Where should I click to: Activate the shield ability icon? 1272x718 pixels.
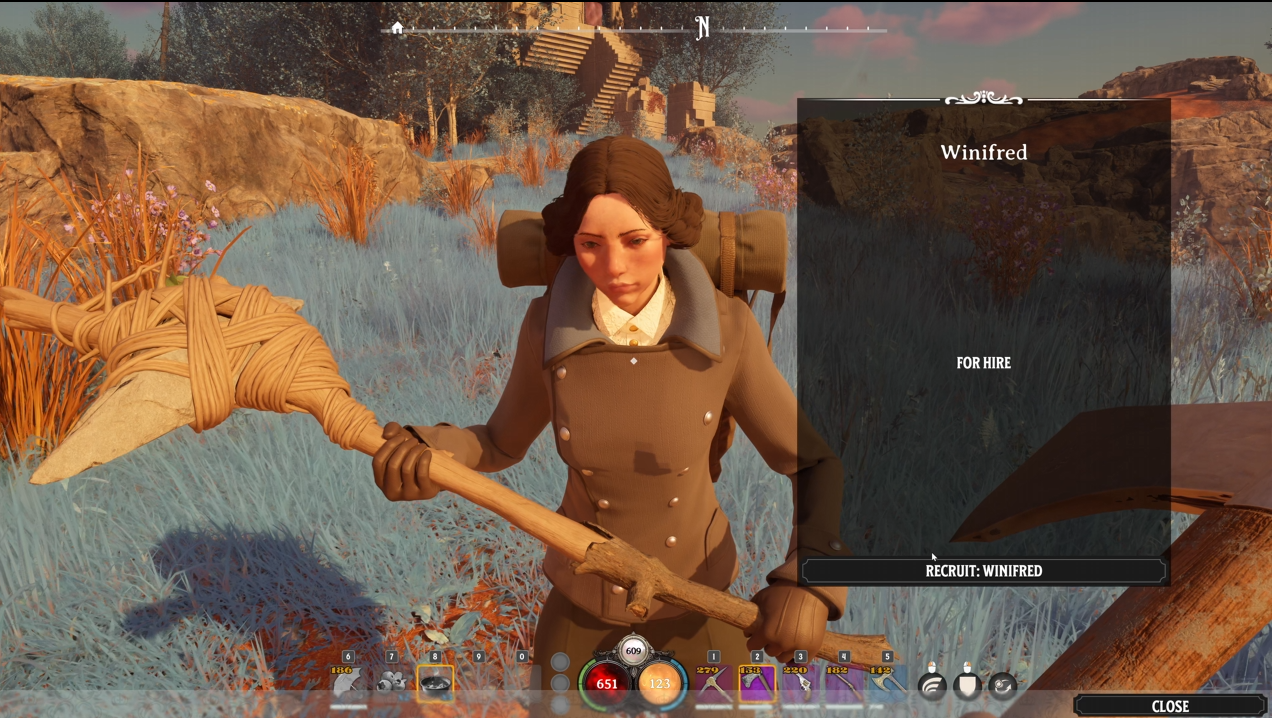[x=967, y=685]
